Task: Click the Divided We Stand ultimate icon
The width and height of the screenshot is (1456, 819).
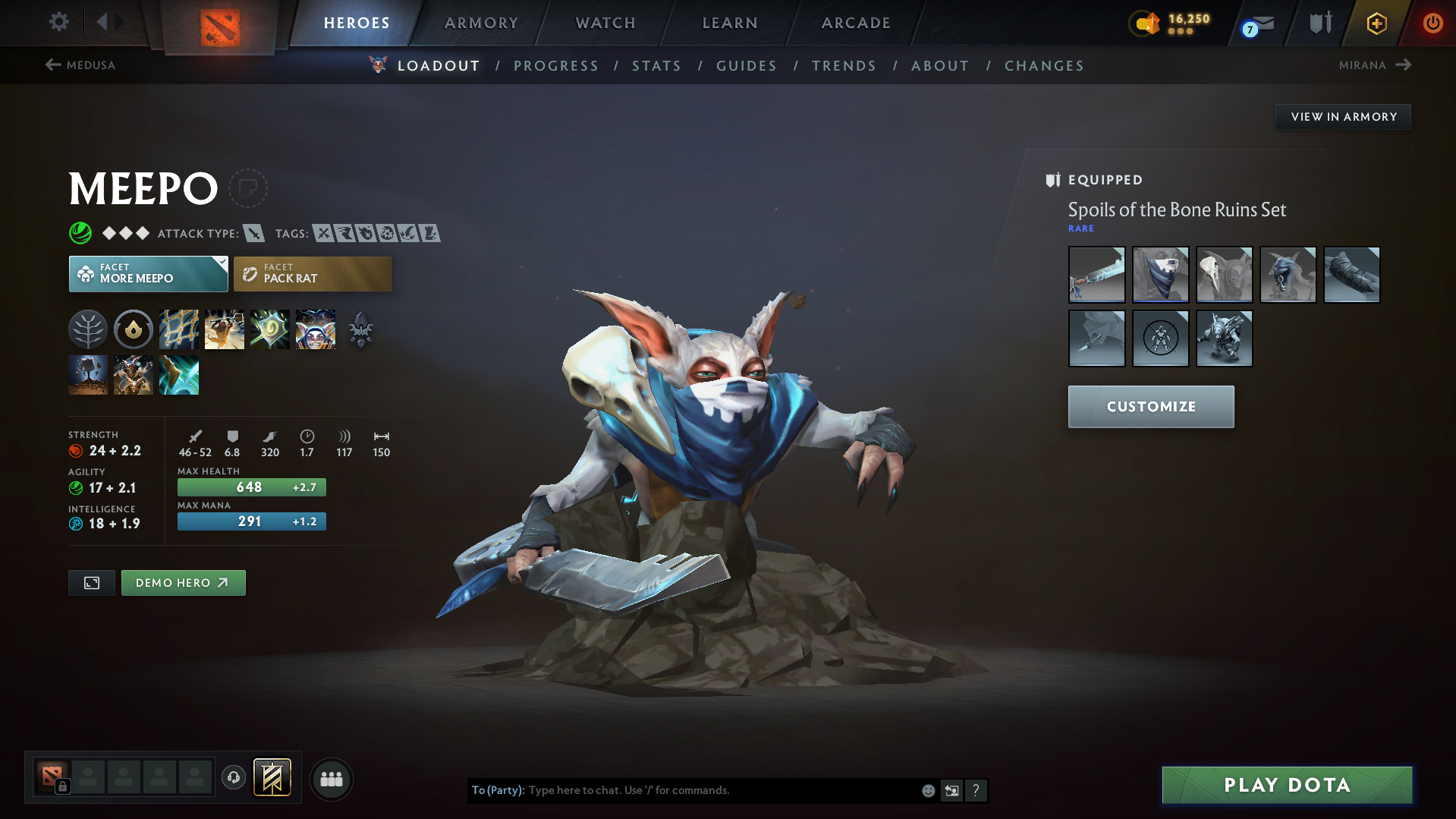Action: 315,329
